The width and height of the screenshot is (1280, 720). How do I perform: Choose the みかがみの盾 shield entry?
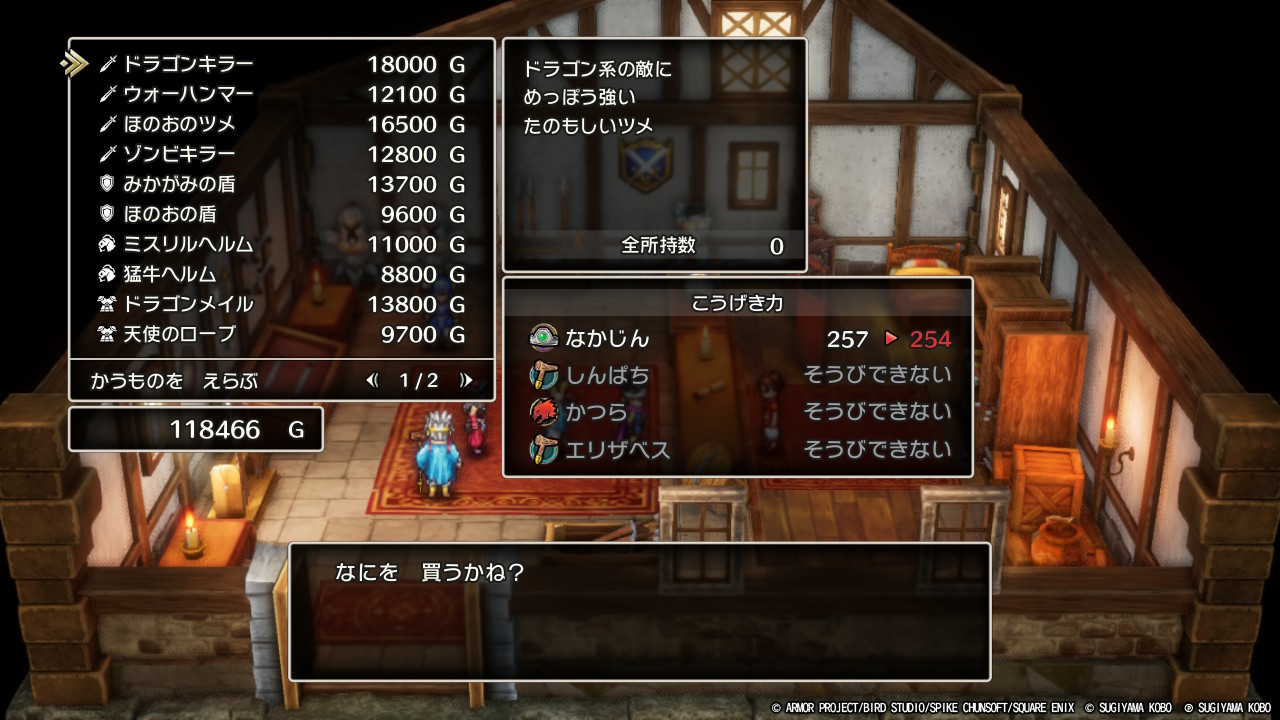coord(280,185)
